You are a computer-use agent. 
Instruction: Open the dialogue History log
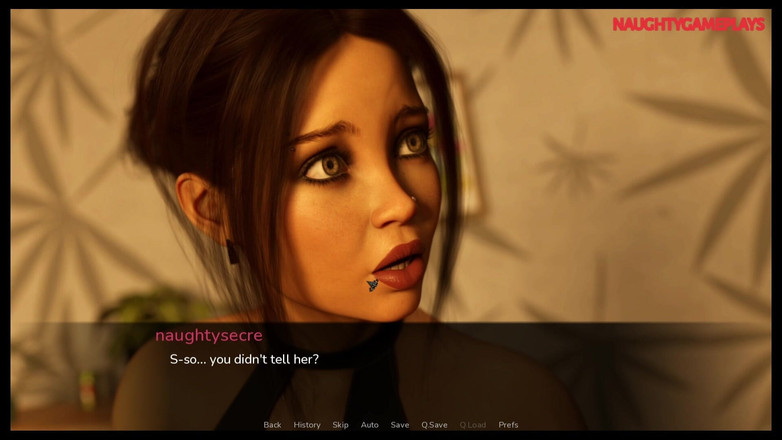(x=307, y=425)
